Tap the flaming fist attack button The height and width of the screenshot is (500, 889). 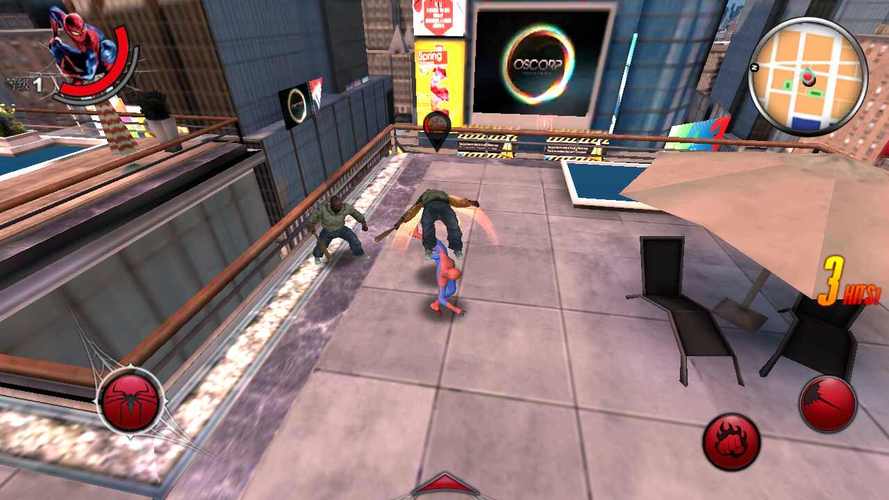pos(731,441)
